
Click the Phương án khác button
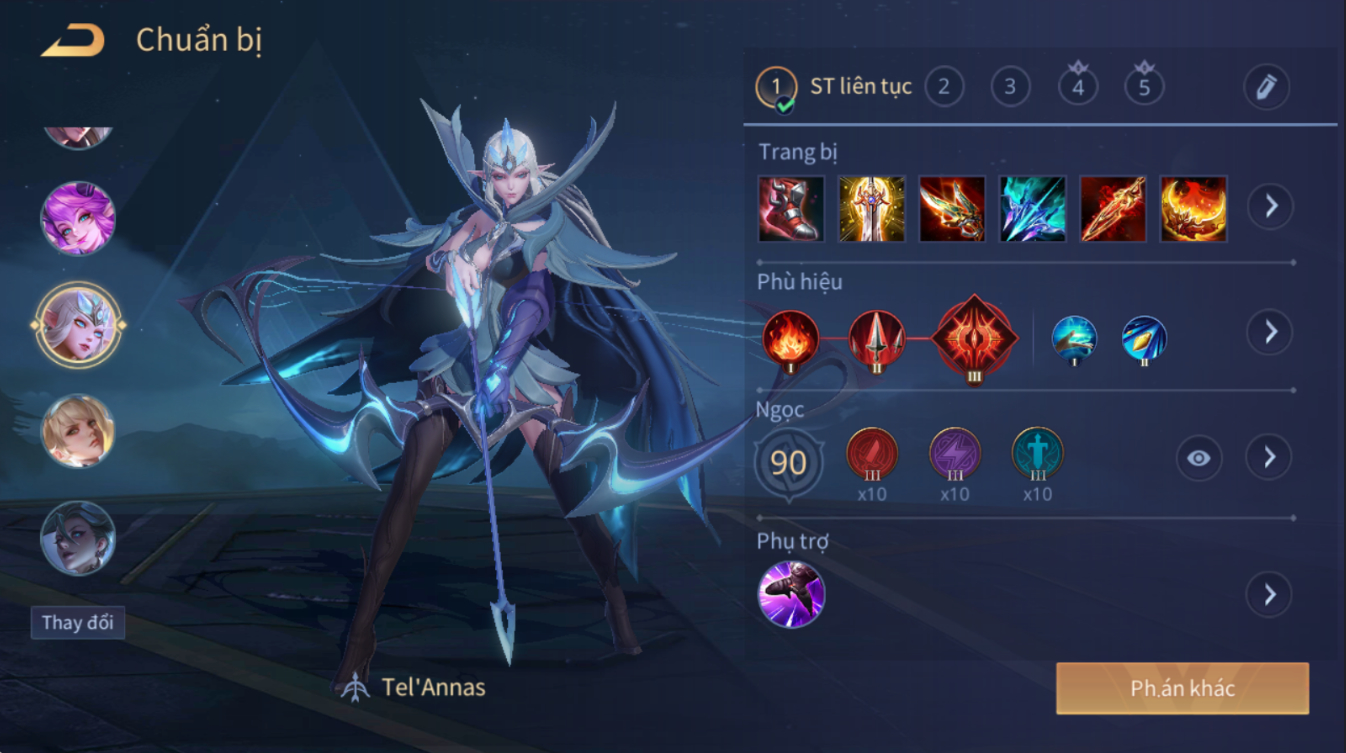(x=1182, y=688)
